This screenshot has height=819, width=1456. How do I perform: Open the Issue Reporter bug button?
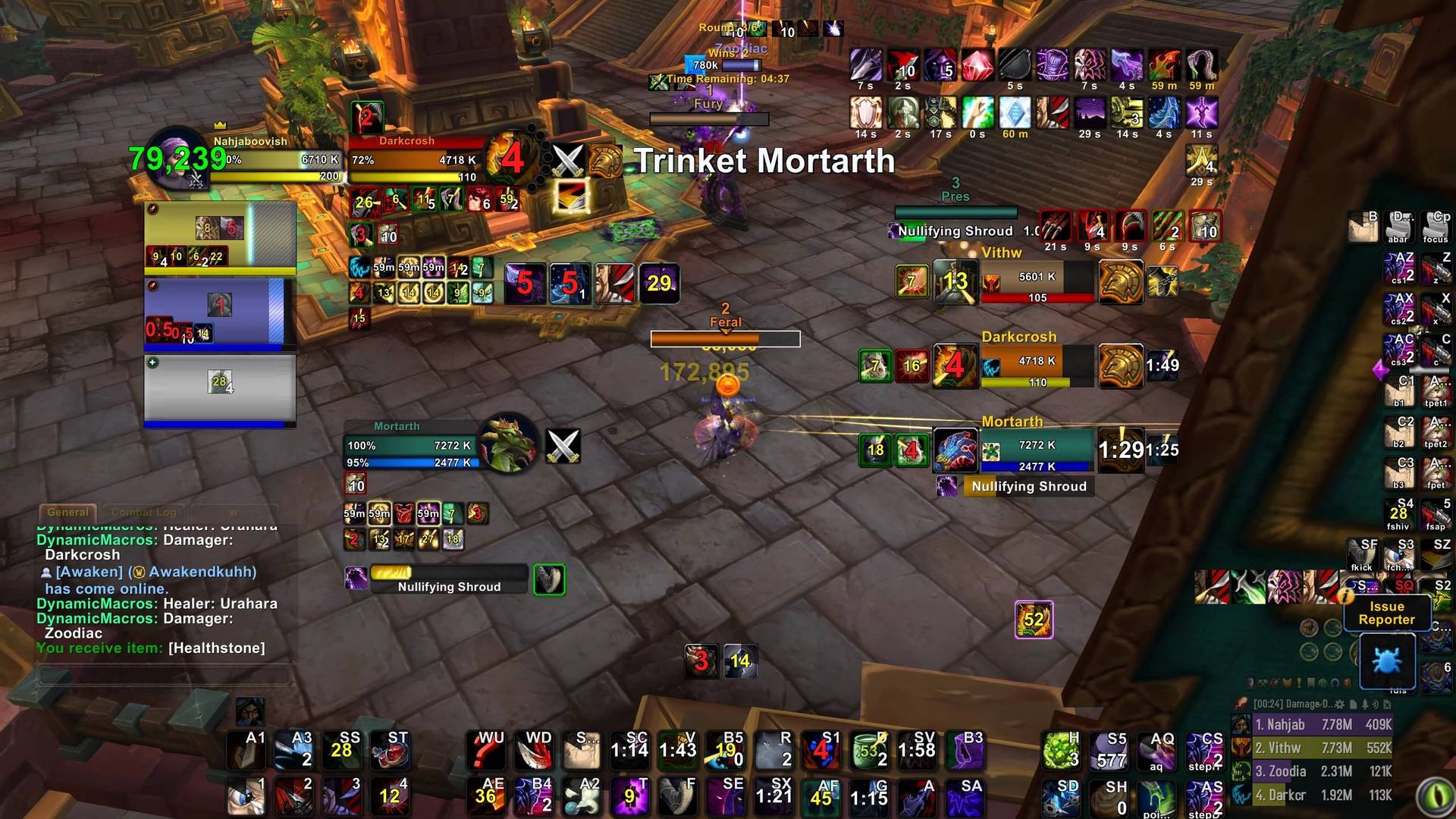1387,661
